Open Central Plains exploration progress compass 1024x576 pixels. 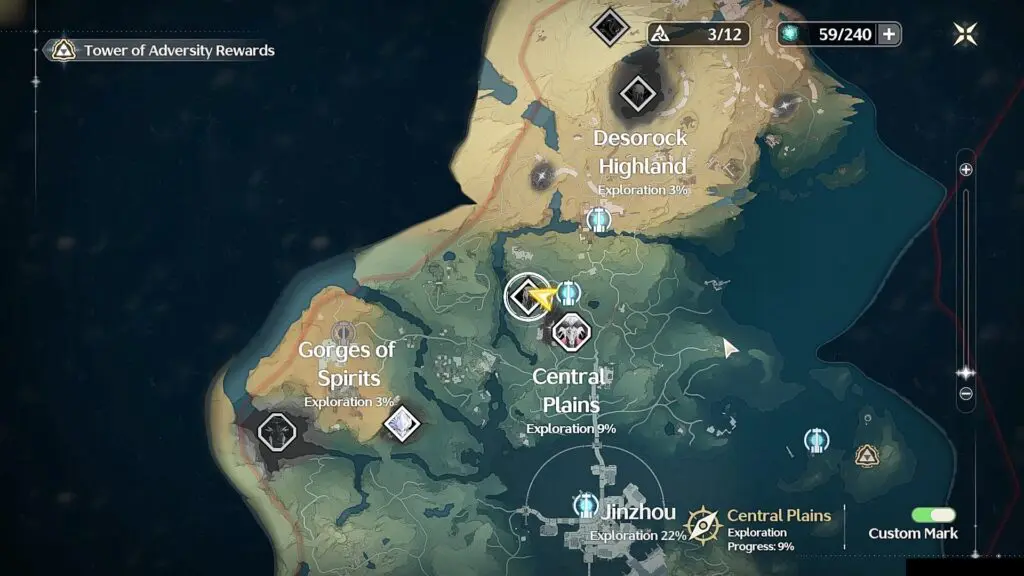click(x=703, y=524)
